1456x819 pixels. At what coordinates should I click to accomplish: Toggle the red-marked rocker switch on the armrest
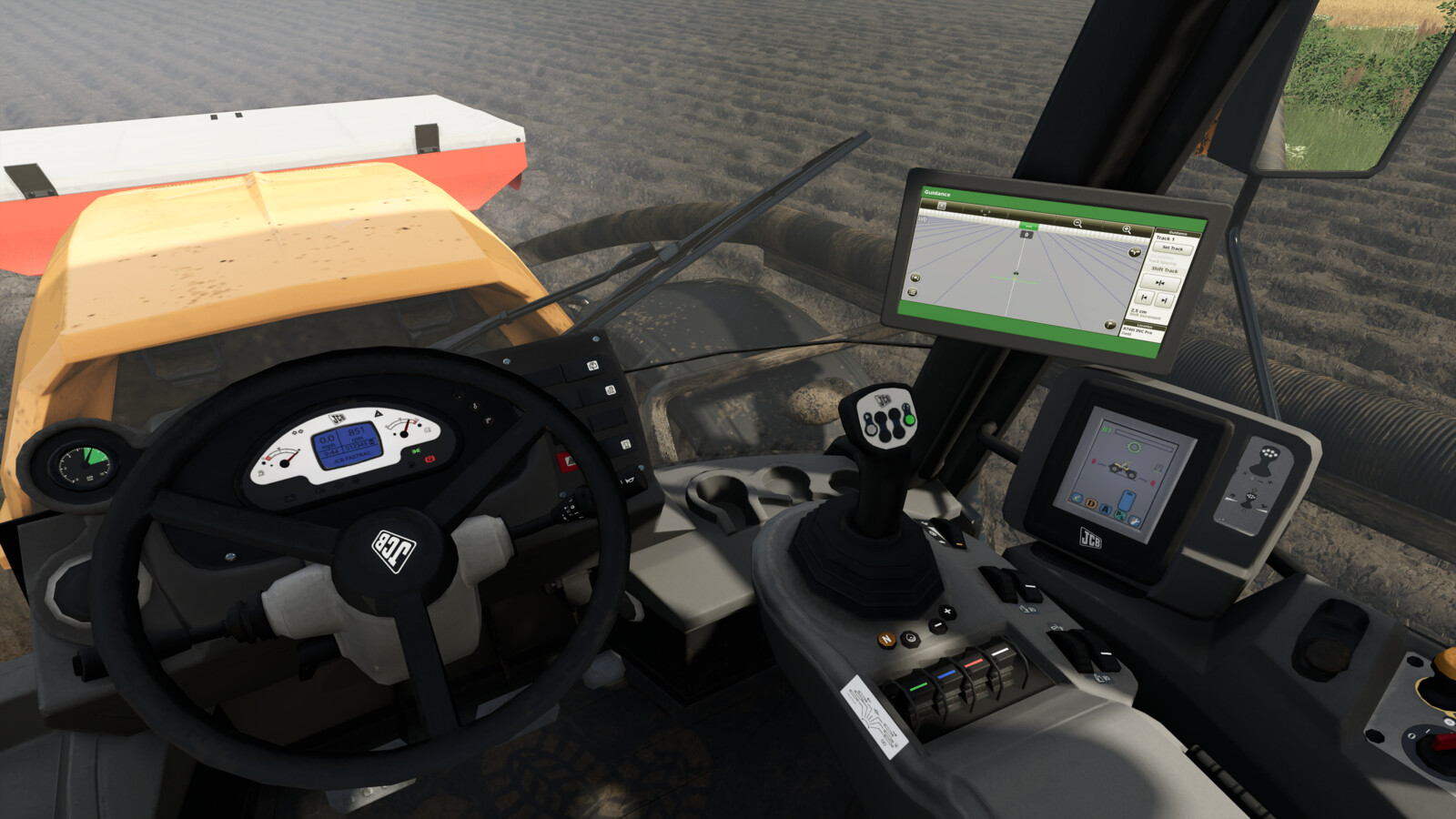975,663
